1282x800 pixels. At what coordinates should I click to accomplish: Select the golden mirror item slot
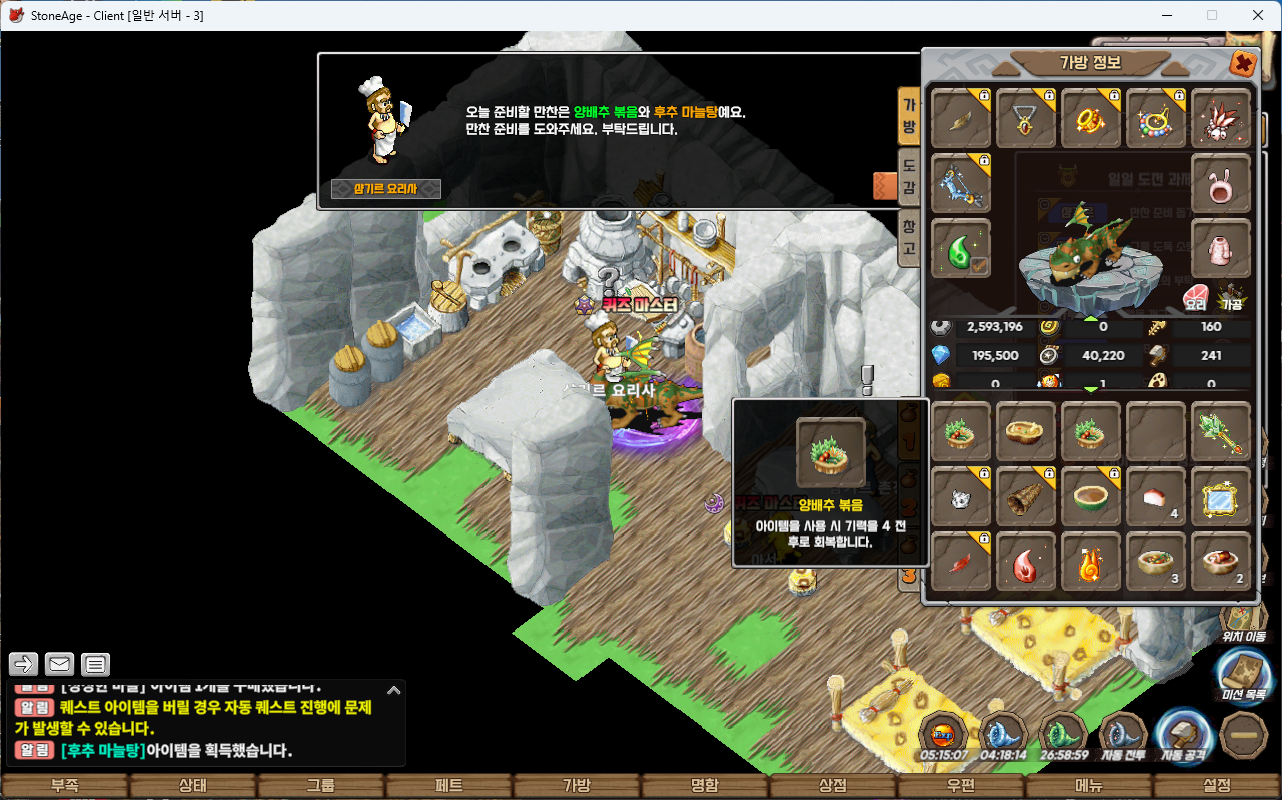click(x=1221, y=496)
